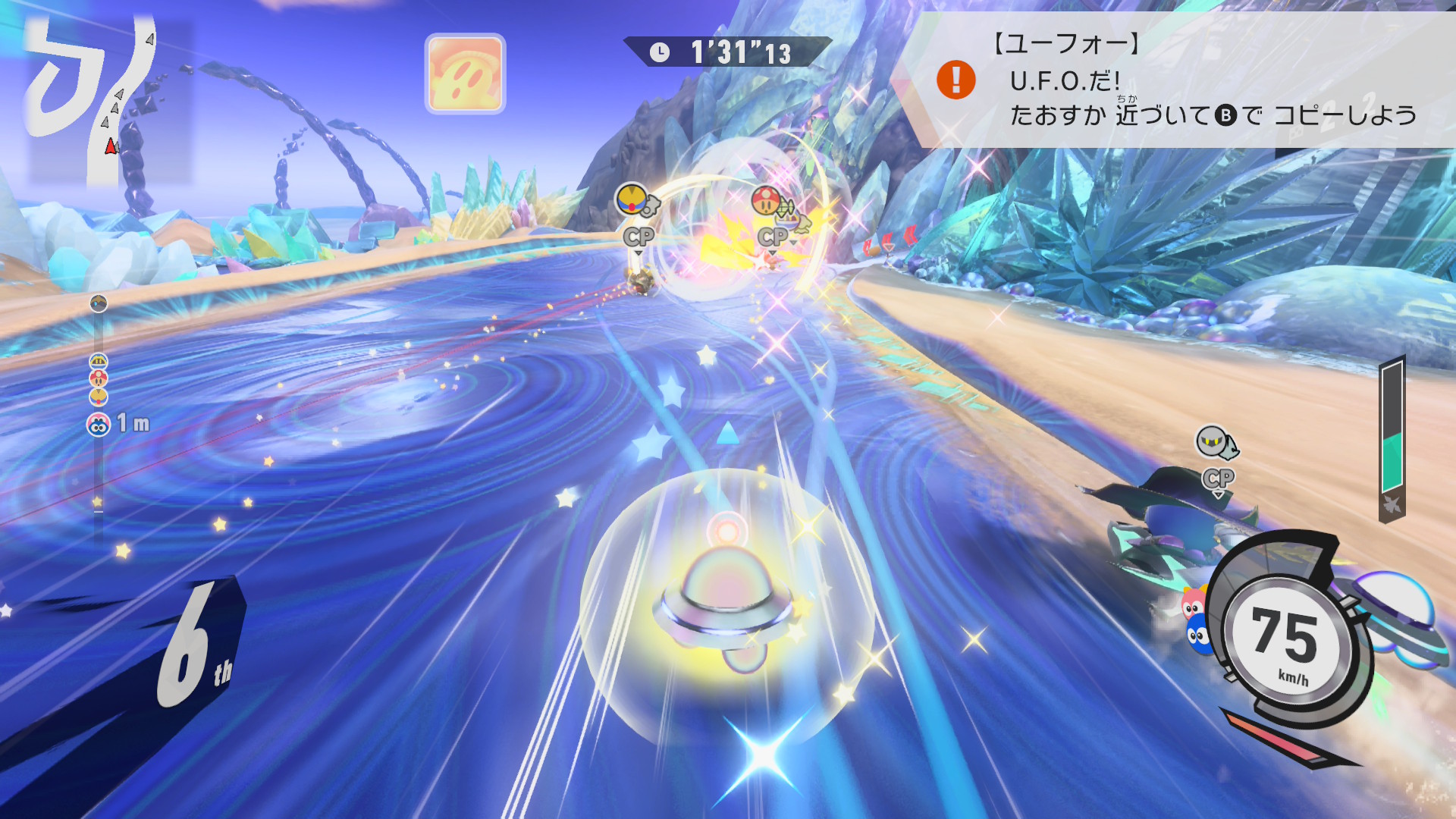Screen dimensions: 1456x819
Task: Open the U.F.O. hint notification panel
Action: pos(1183,80)
